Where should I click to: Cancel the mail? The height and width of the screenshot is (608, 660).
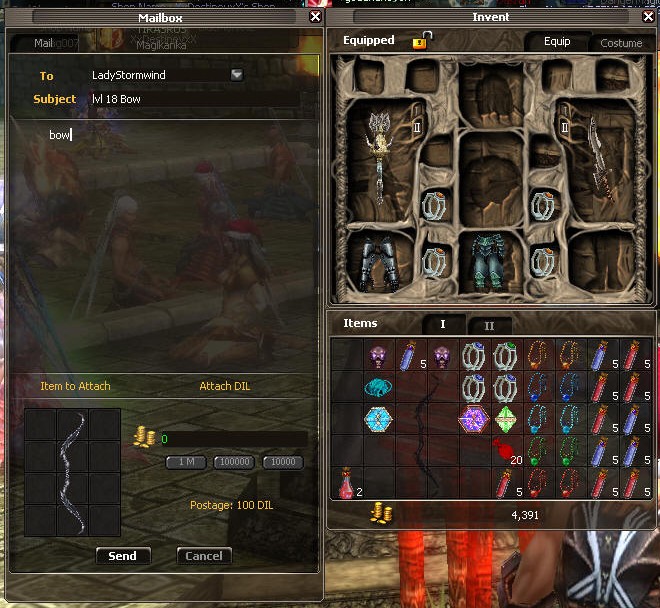pyautogui.click(x=204, y=556)
